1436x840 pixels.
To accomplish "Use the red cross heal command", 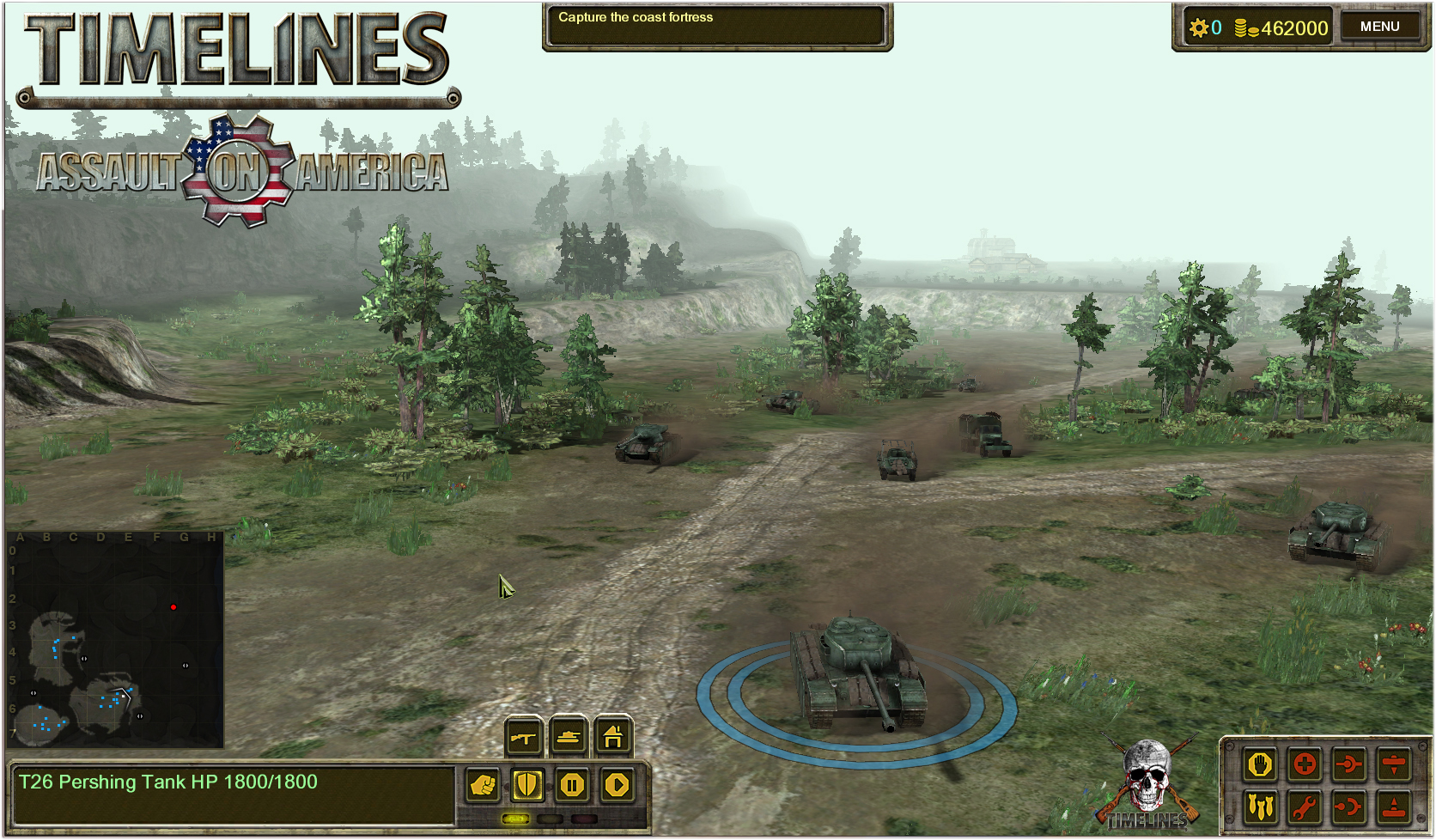I will tap(1305, 764).
